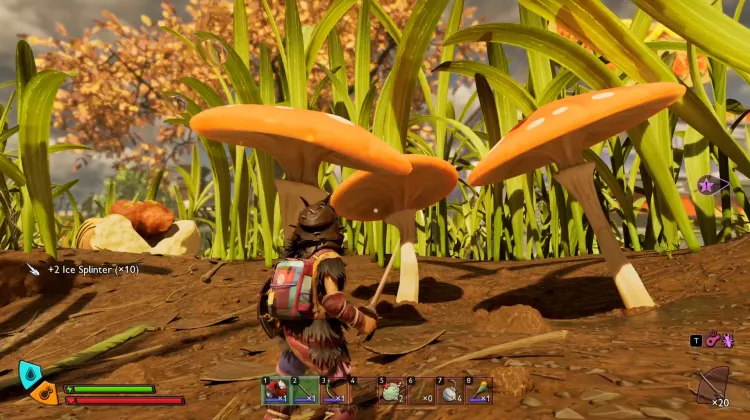750x420 pixels.
Task: Equip the spear in hotbar slot 2
Action: 305,391
